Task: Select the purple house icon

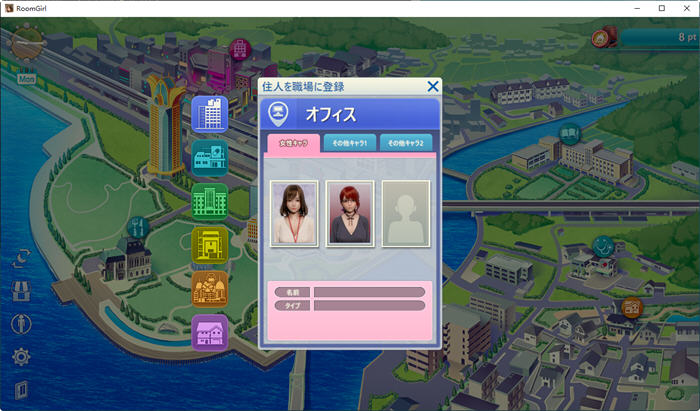Action: click(210, 331)
